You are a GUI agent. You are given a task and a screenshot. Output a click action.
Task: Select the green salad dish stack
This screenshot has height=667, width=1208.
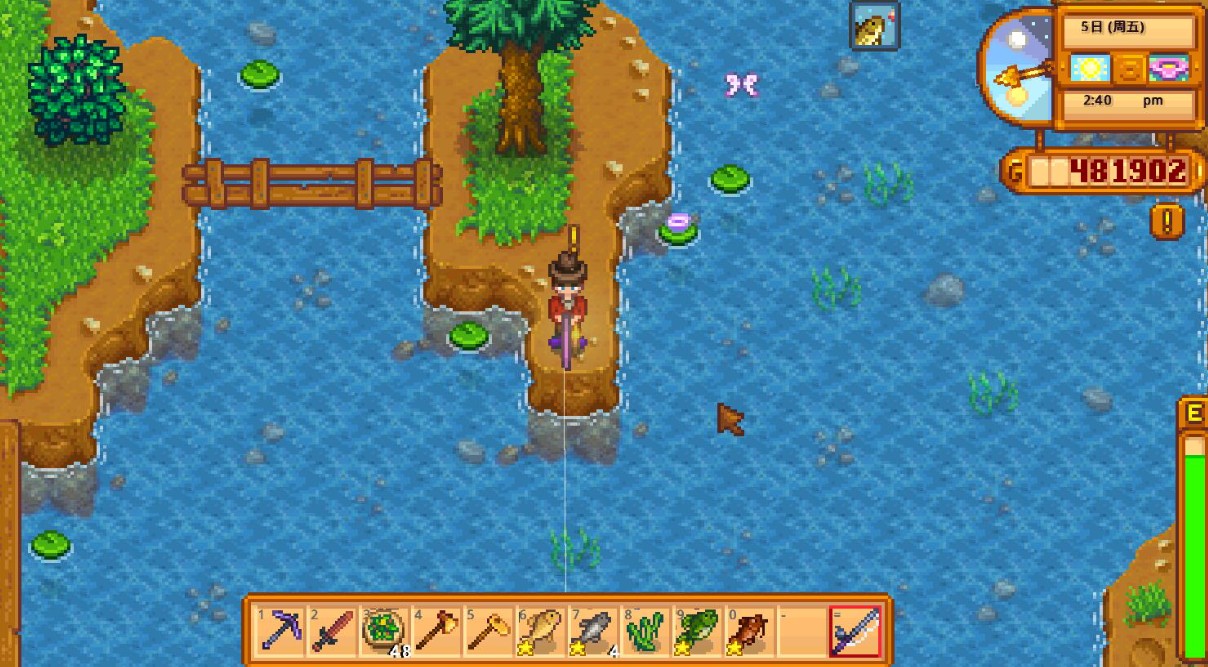[x=383, y=632]
